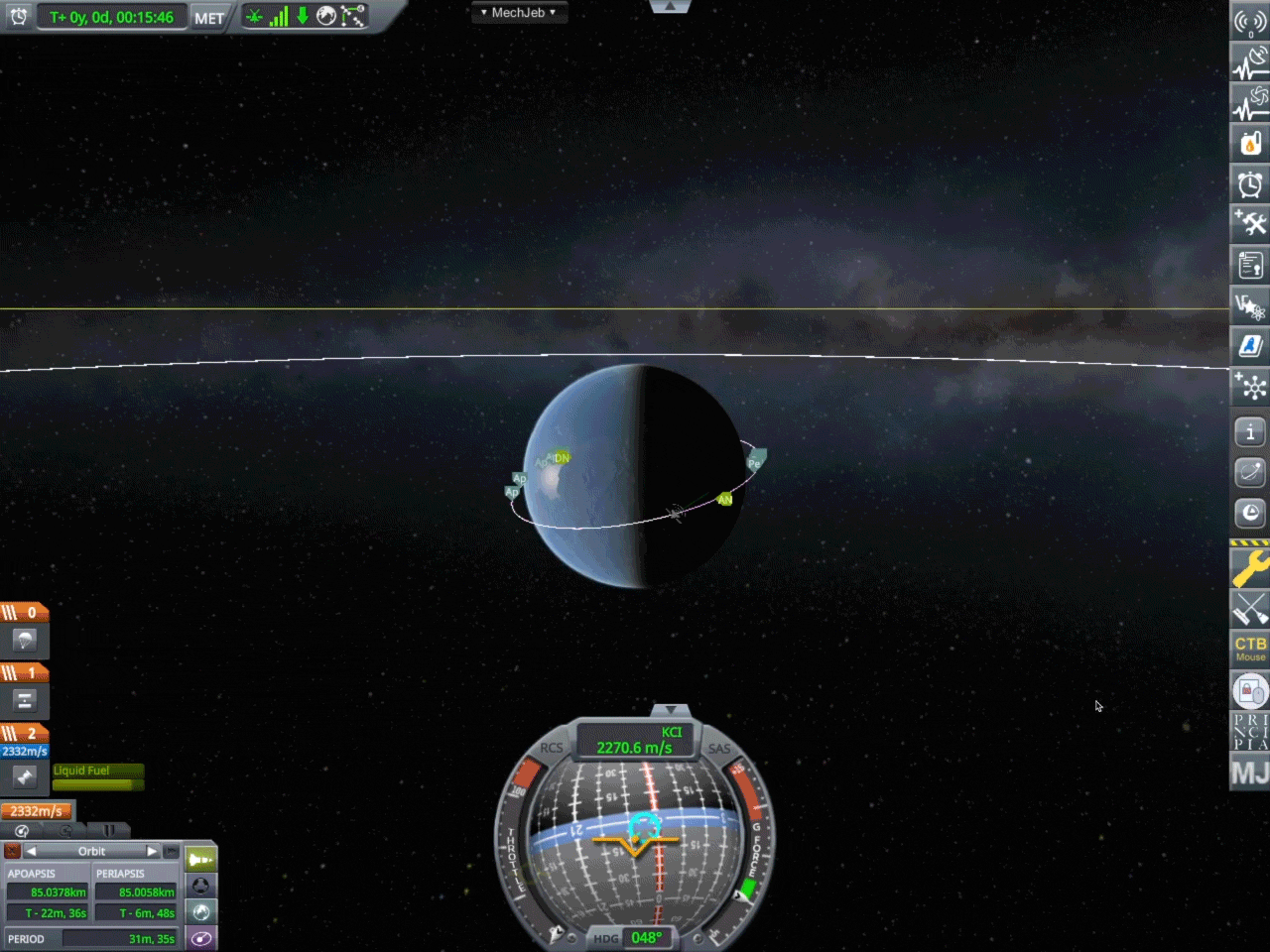Click the Liquid Fuel gauge bar
Image resolution: width=1270 pixels, height=952 pixels.
96,778
